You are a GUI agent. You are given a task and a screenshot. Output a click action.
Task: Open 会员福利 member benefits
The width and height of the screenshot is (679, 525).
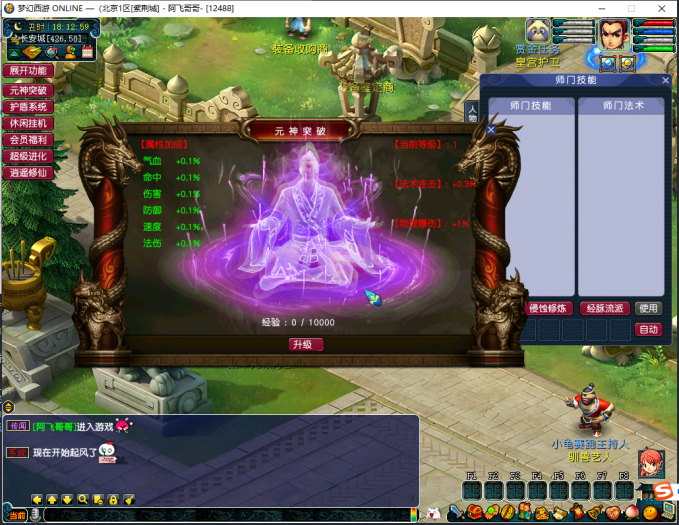coord(29,140)
